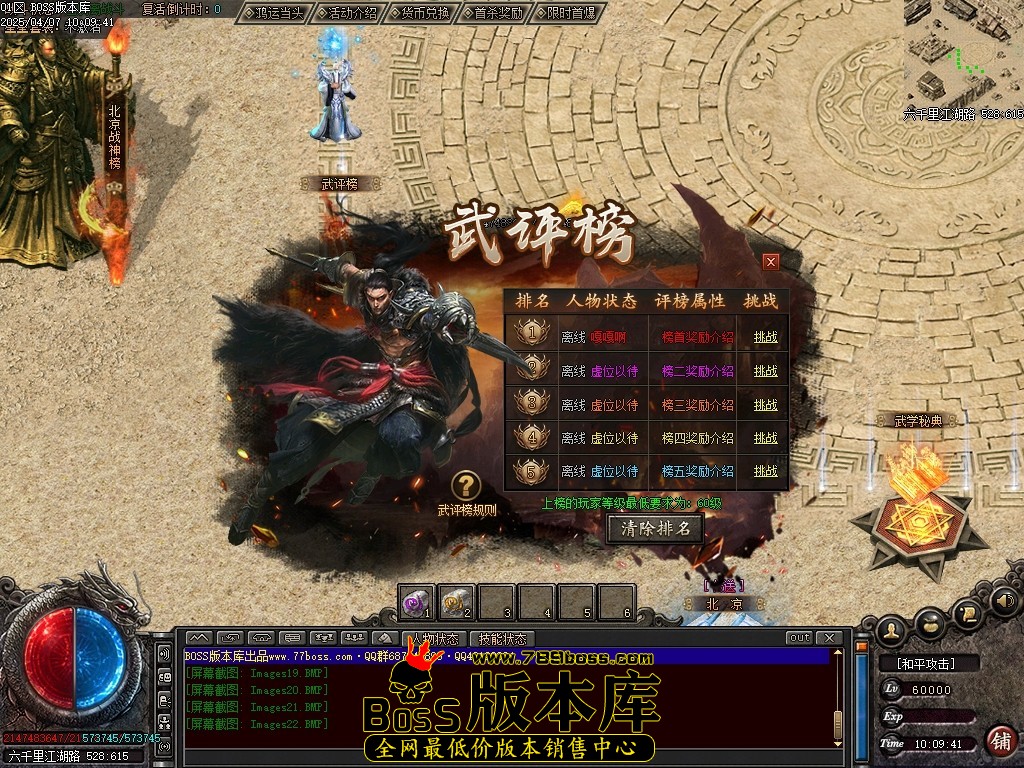The height and width of the screenshot is (768, 1024).
Task: Challenge the rank 3 spot
Action: pos(765,405)
